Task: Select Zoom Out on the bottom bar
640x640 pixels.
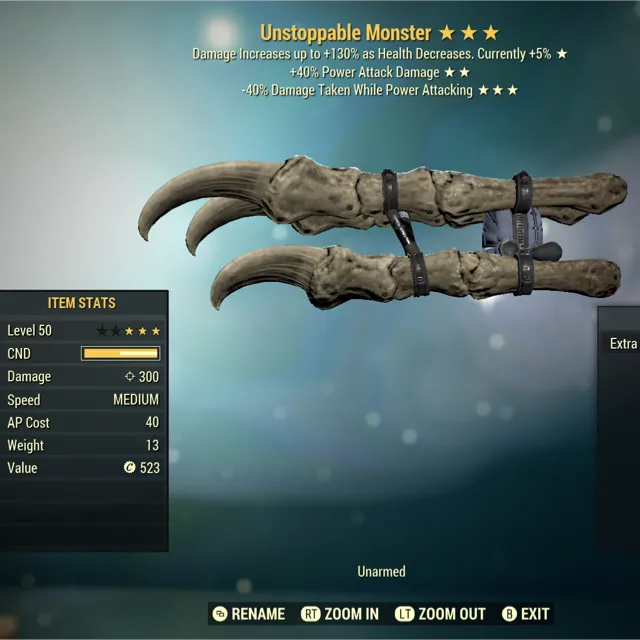Action: [x=440, y=614]
